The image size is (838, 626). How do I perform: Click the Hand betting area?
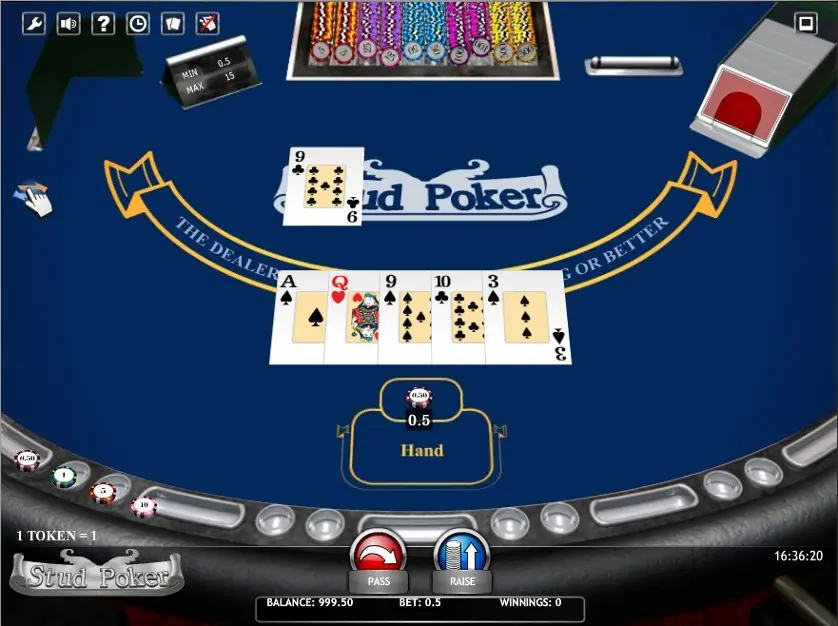click(x=421, y=451)
